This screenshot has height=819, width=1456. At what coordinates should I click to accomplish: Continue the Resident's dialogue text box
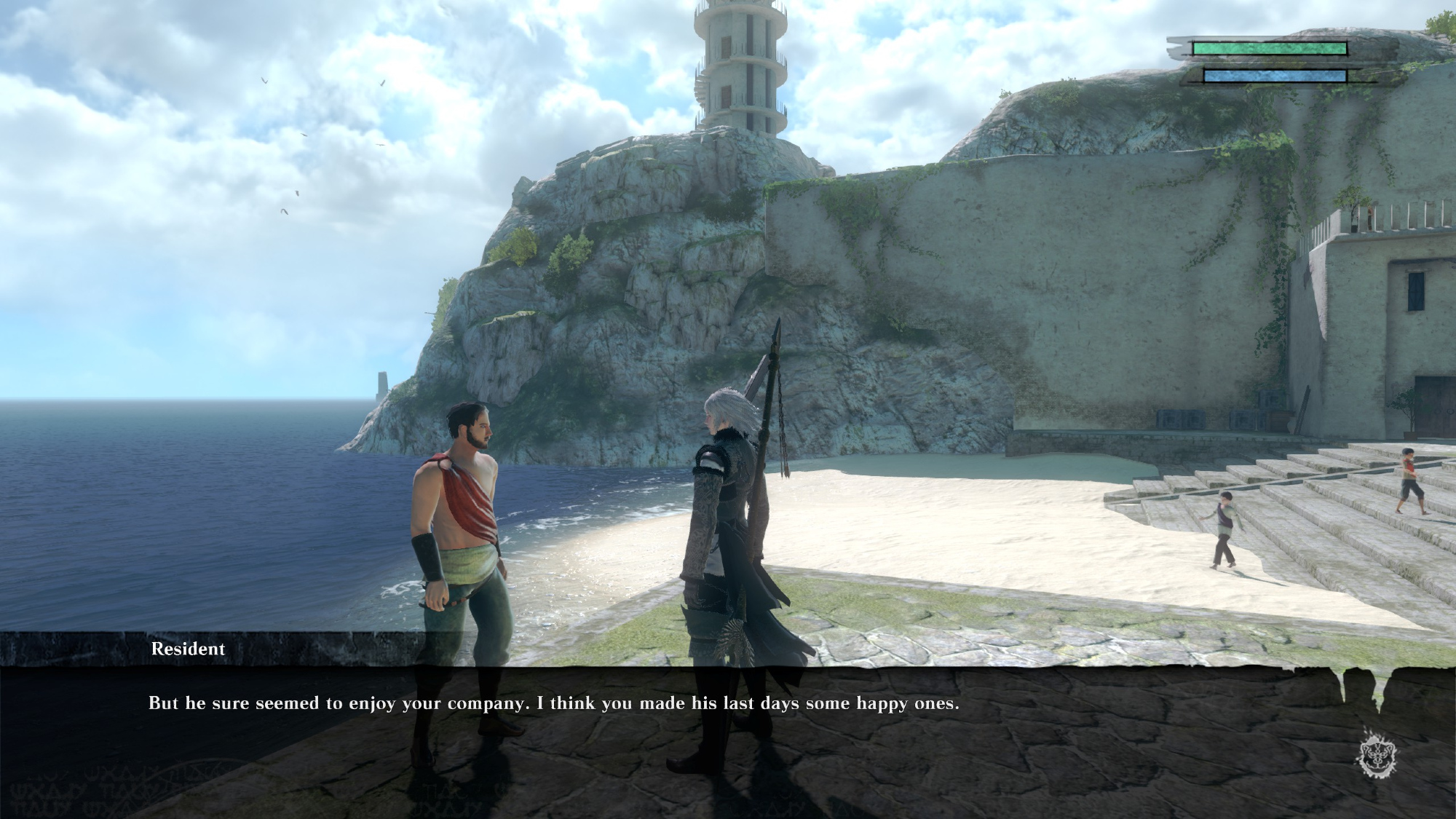pyautogui.click(x=553, y=704)
